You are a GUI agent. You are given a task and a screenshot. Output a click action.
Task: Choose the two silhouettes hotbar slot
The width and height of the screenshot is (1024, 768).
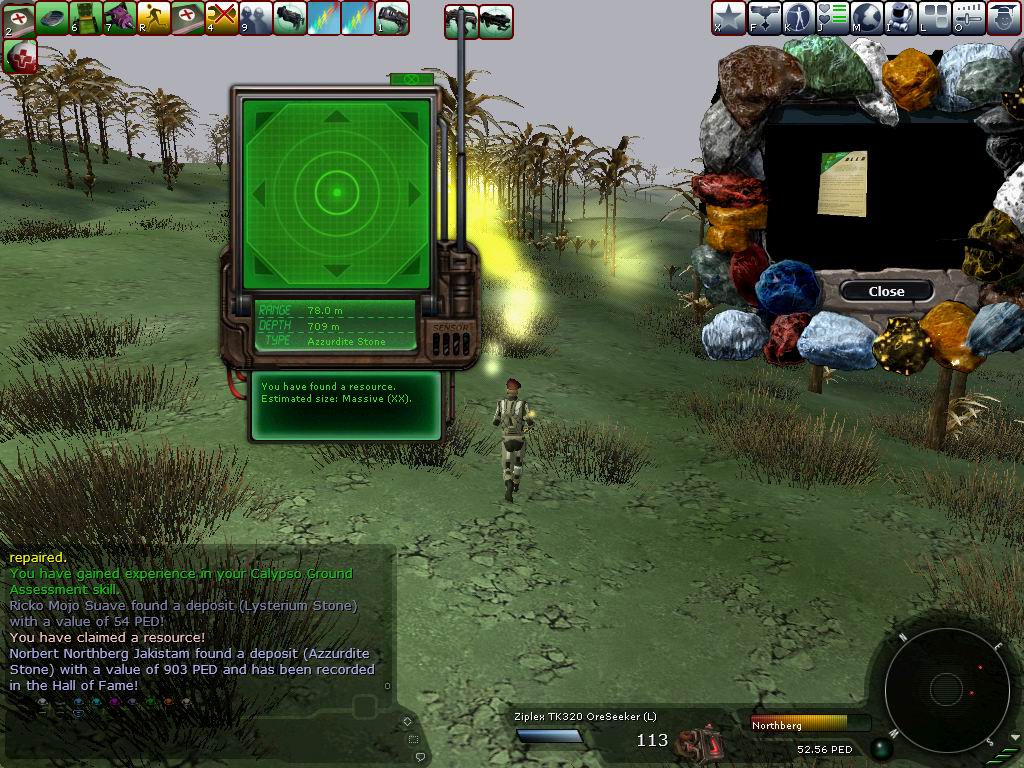(x=256, y=17)
